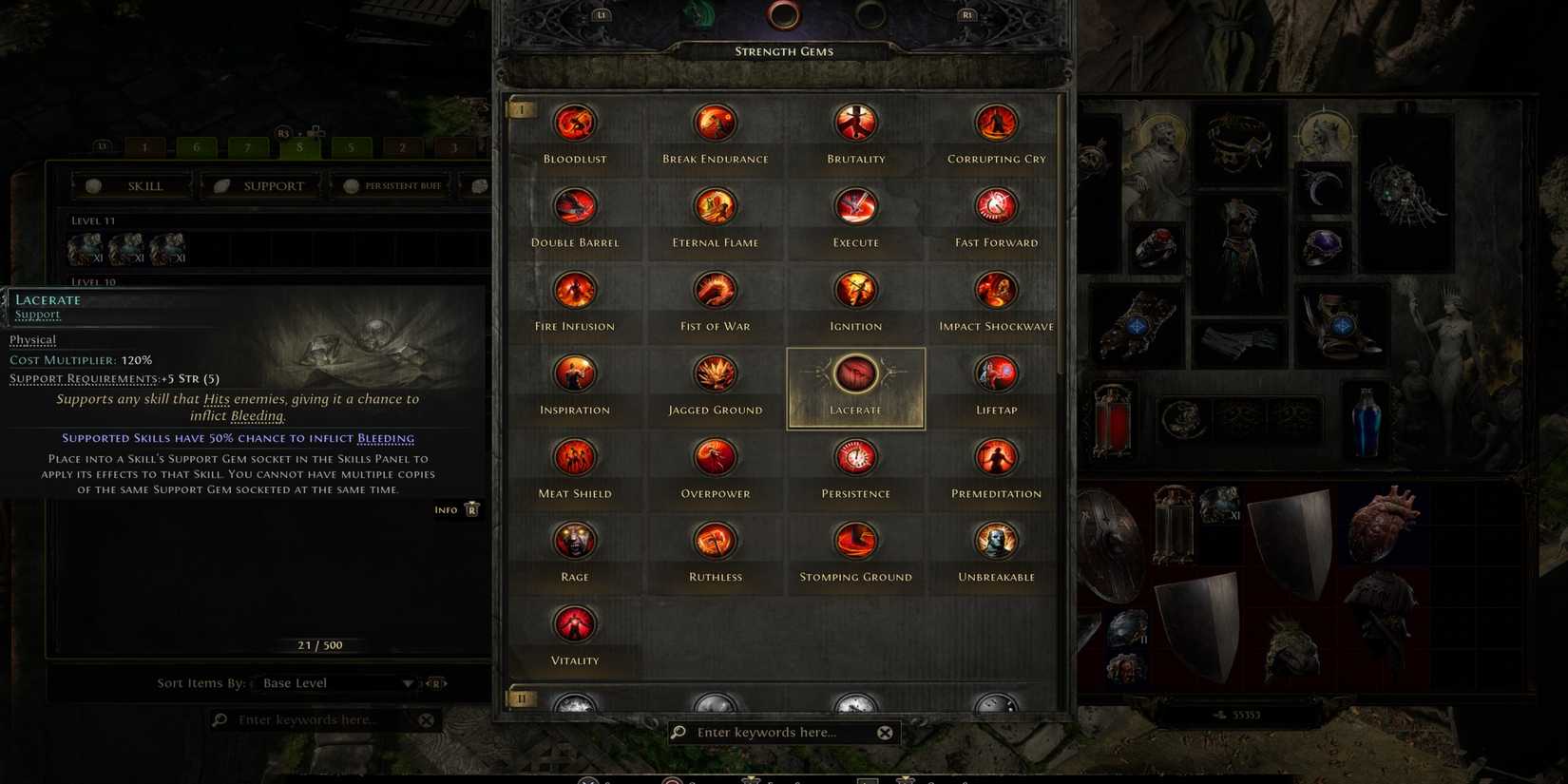The height and width of the screenshot is (784, 1568).
Task: Select the Bloodlust gem icon
Action: (574, 122)
